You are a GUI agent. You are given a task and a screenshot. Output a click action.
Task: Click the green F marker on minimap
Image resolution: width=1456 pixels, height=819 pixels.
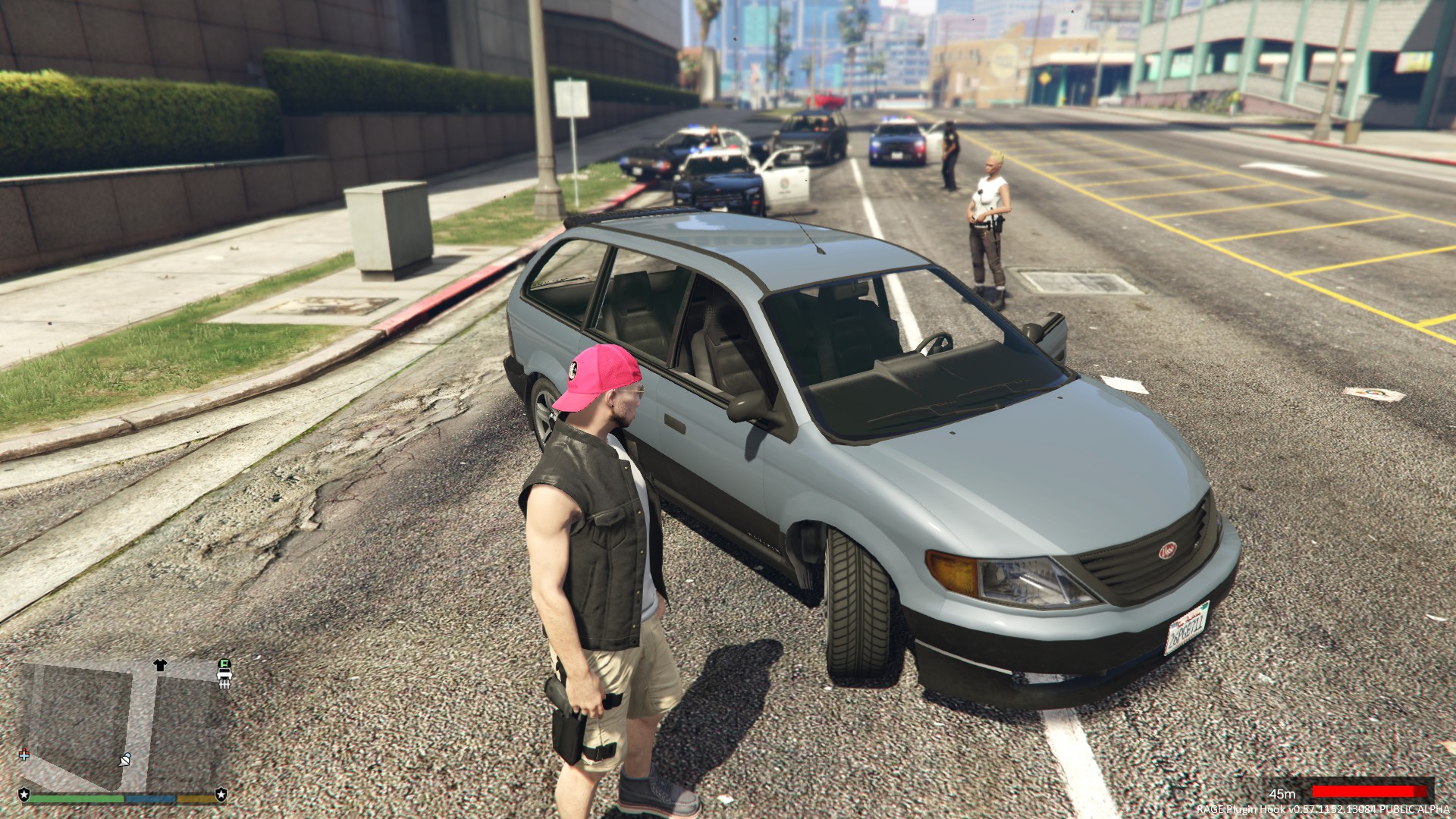(x=224, y=664)
